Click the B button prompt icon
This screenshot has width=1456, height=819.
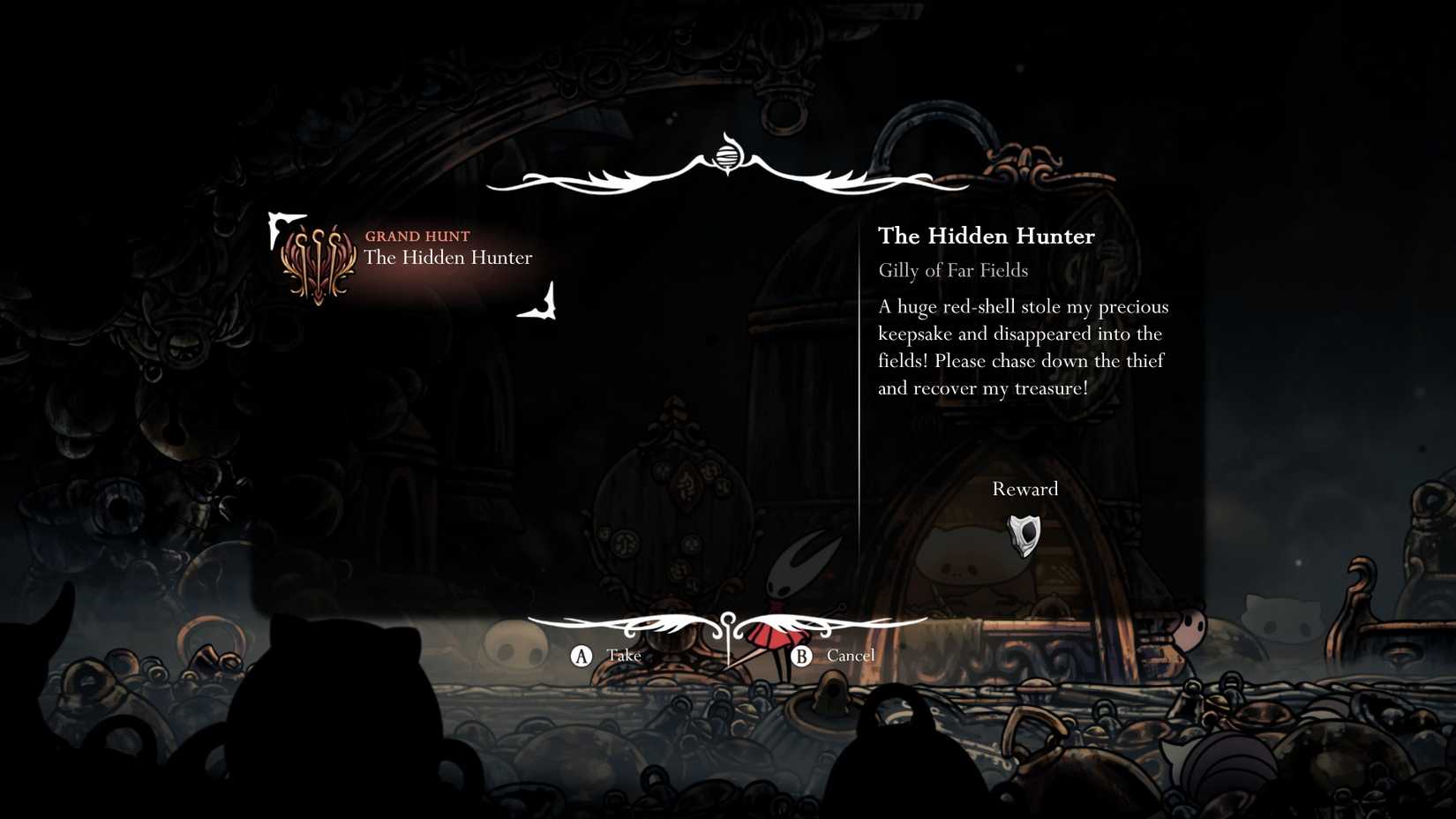click(x=802, y=656)
